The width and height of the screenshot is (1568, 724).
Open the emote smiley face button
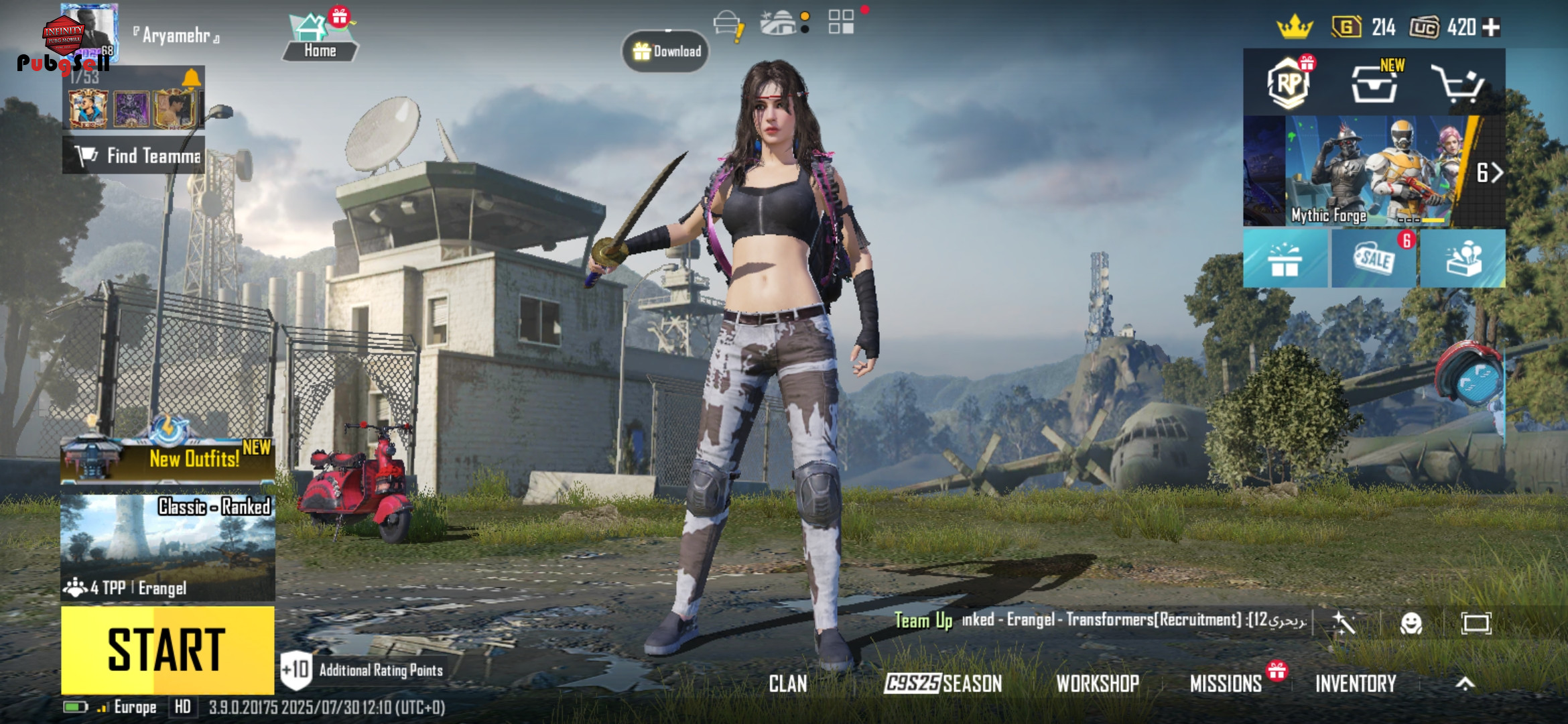coord(1411,623)
